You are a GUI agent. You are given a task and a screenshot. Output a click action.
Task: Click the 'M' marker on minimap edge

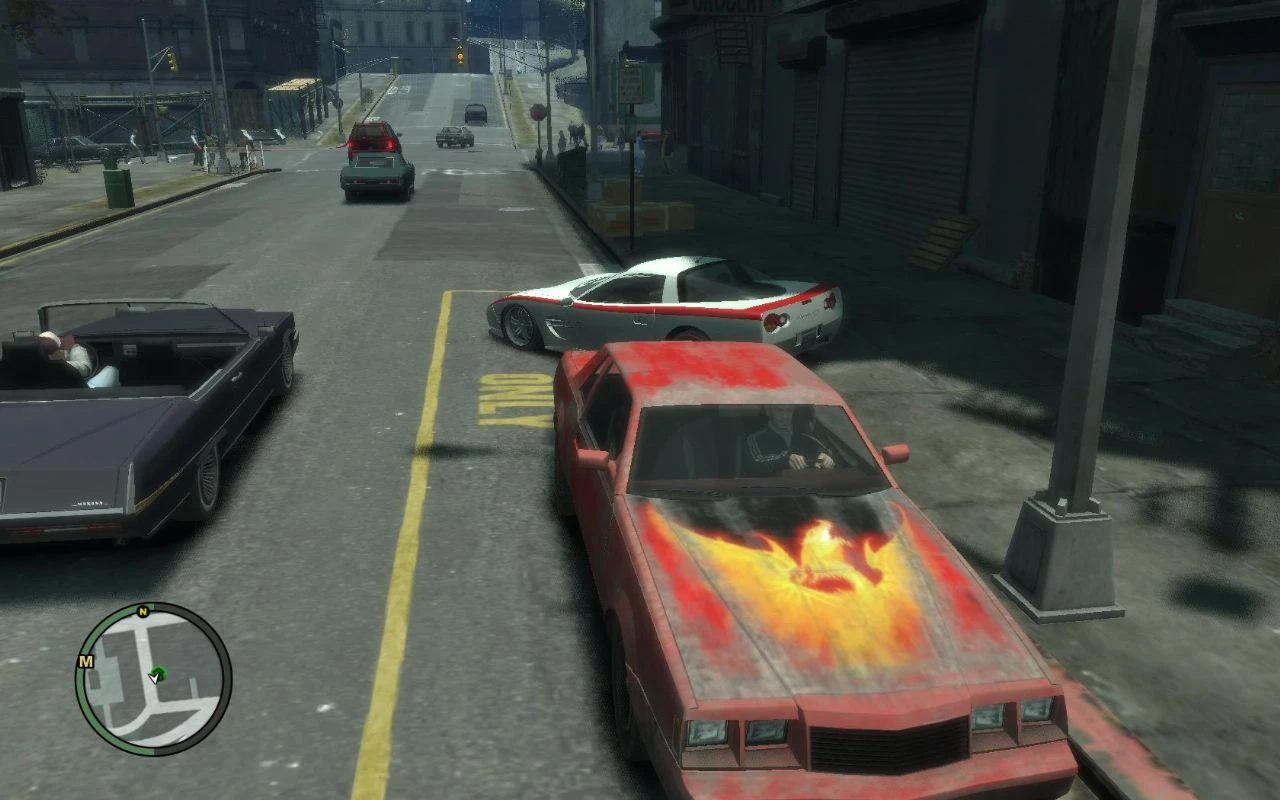click(x=86, y=660)
